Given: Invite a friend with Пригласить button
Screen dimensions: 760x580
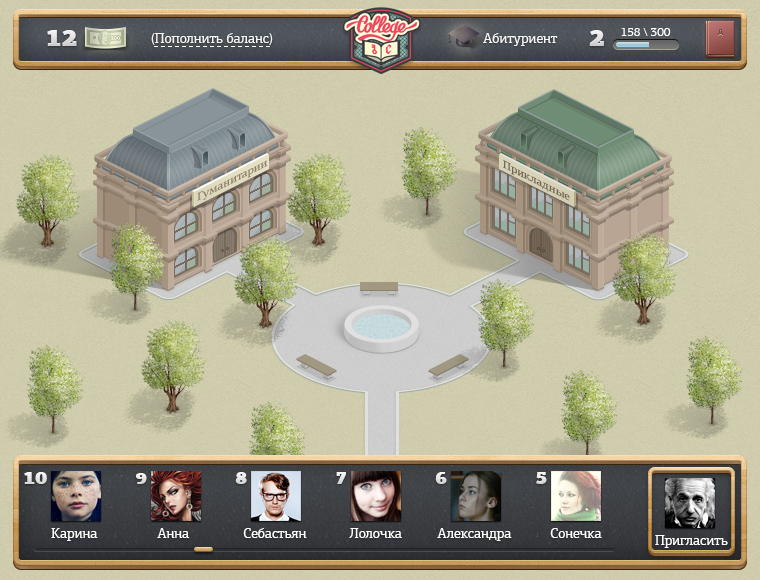Looking at the screenshot, I should coord(691,511).
